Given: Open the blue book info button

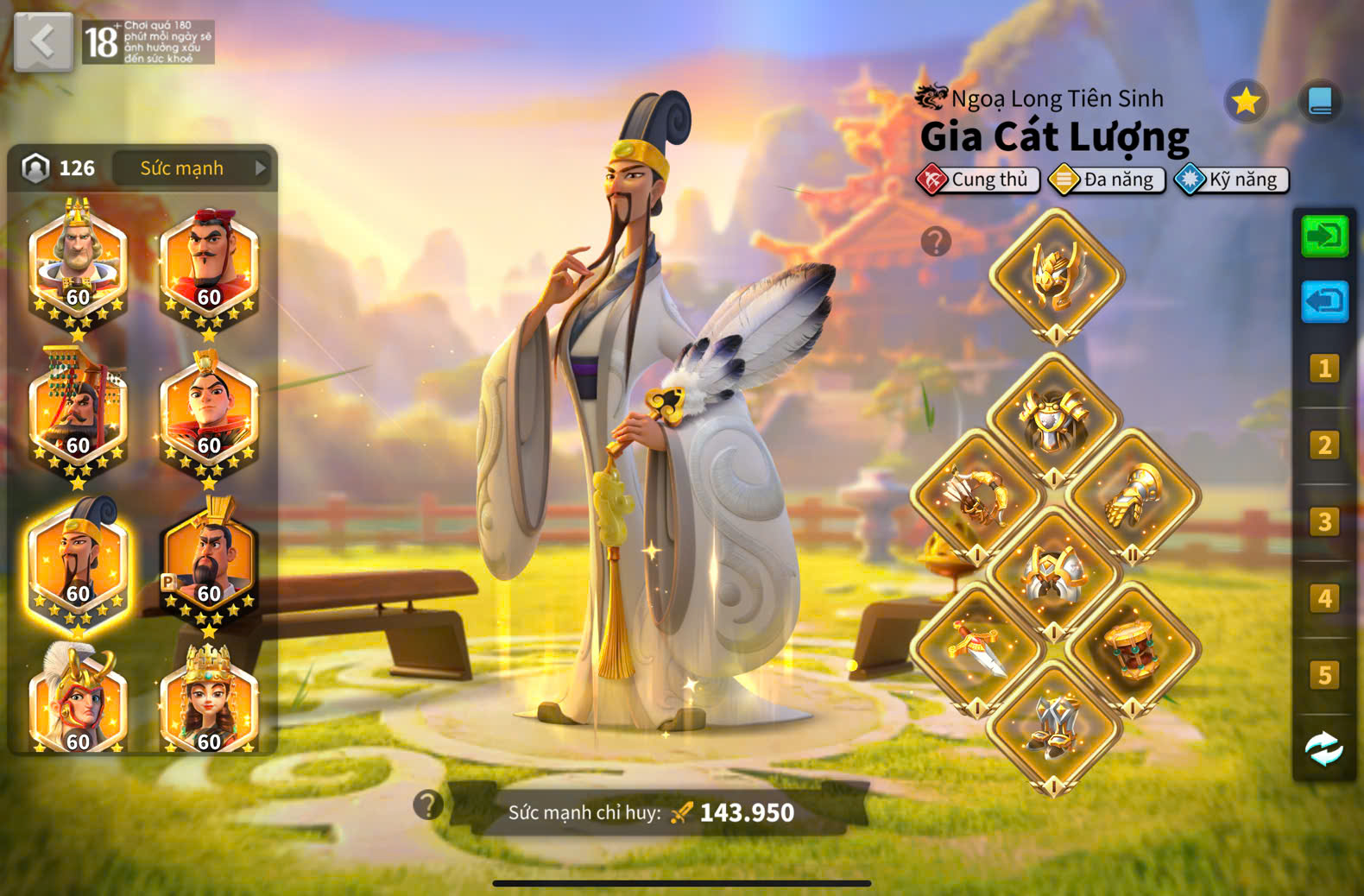Looking at the screenshot, I should (x=1320, y=102).
